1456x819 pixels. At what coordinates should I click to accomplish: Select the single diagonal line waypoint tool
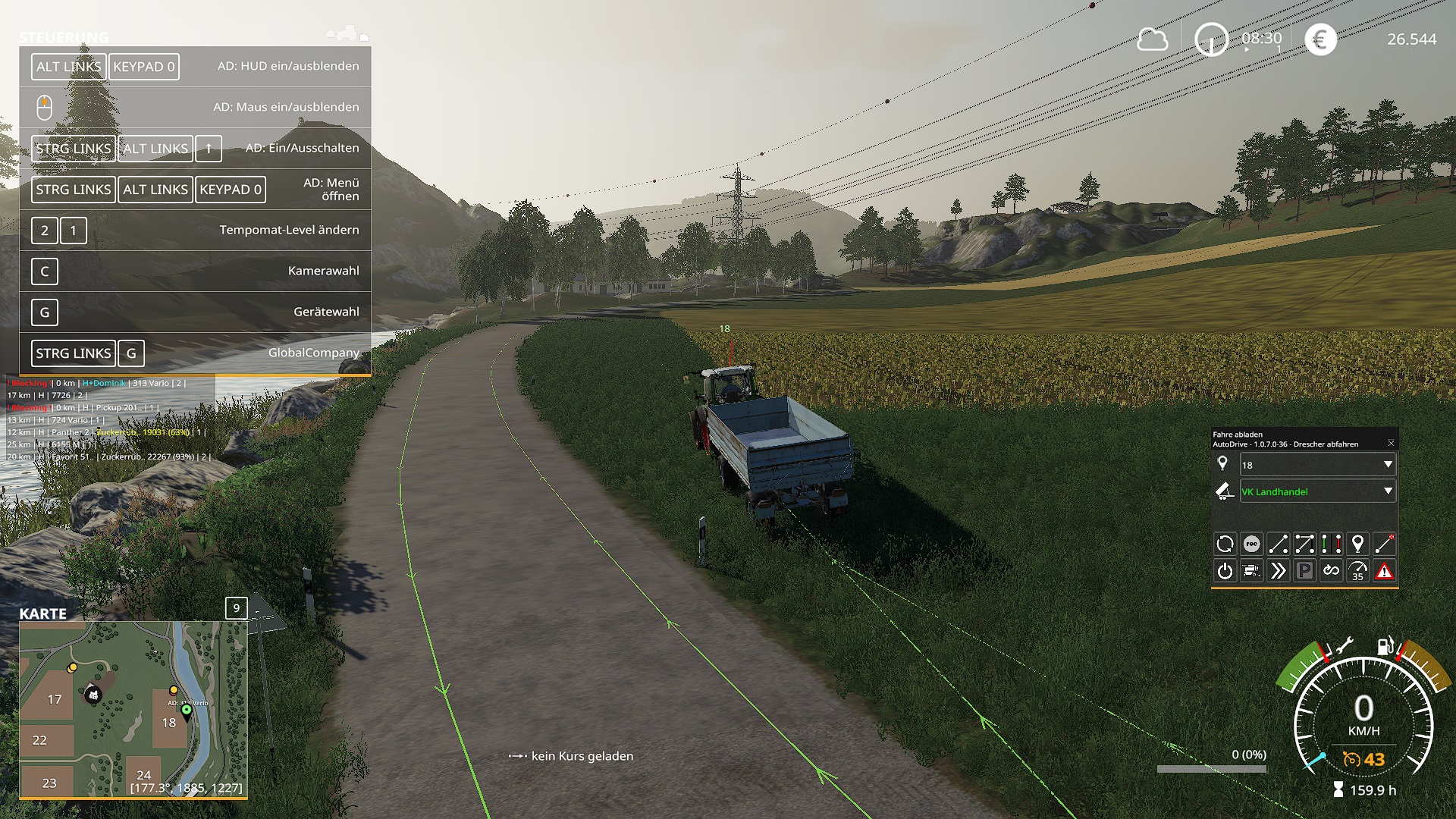point(1278,544)
